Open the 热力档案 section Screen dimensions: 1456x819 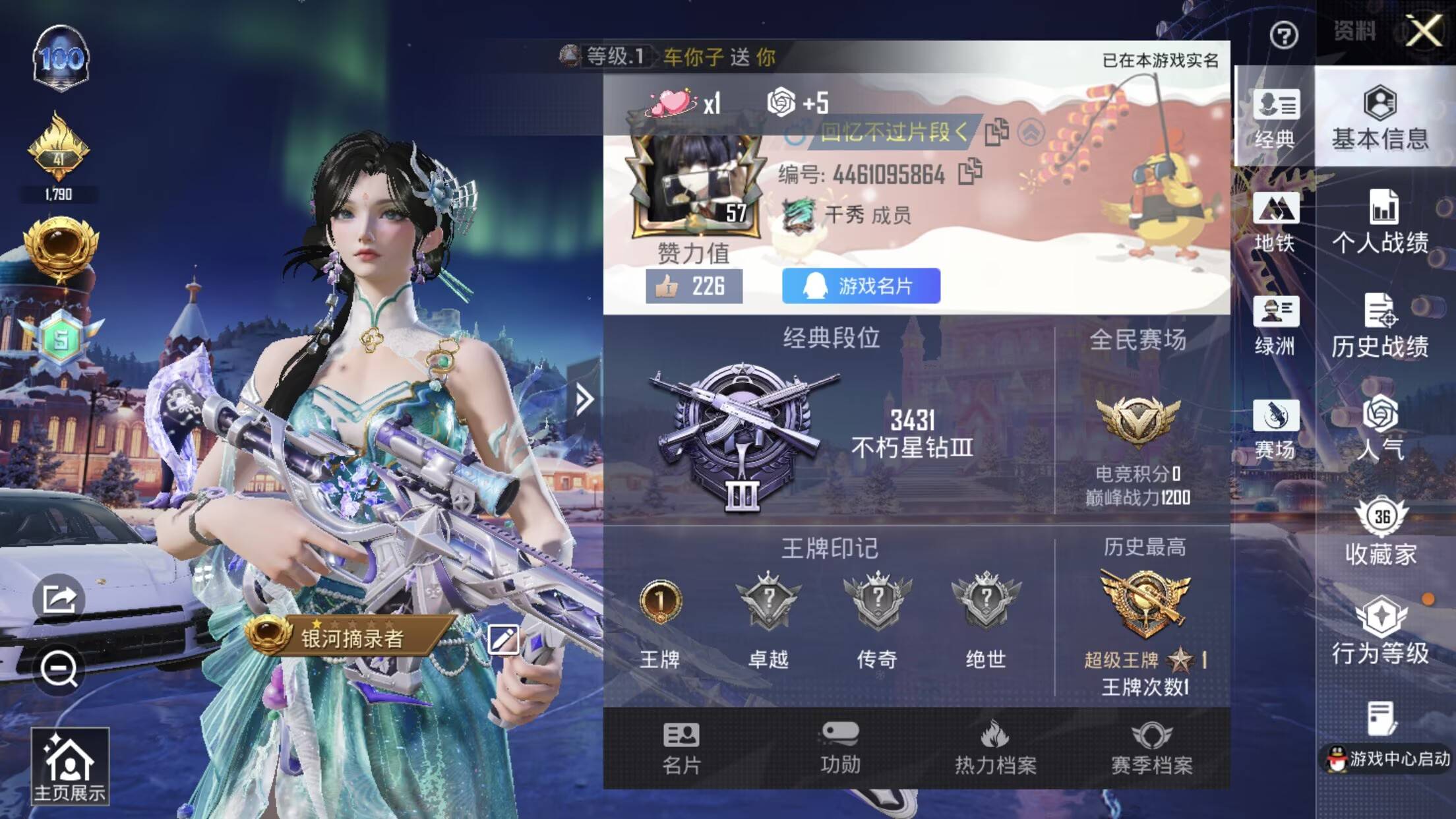pos(995,748)
